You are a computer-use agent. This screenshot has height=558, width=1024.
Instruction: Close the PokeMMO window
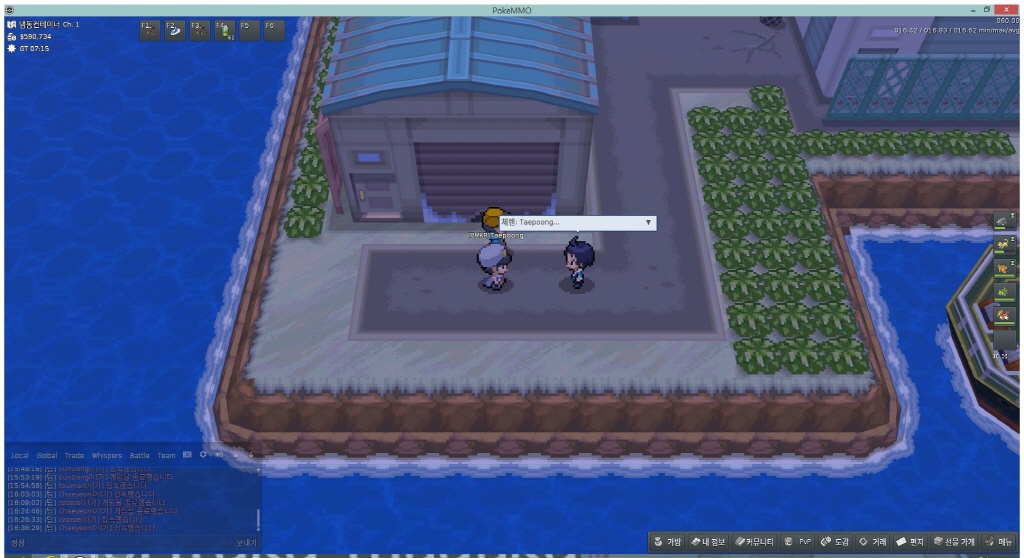(x=1008, y=8)
